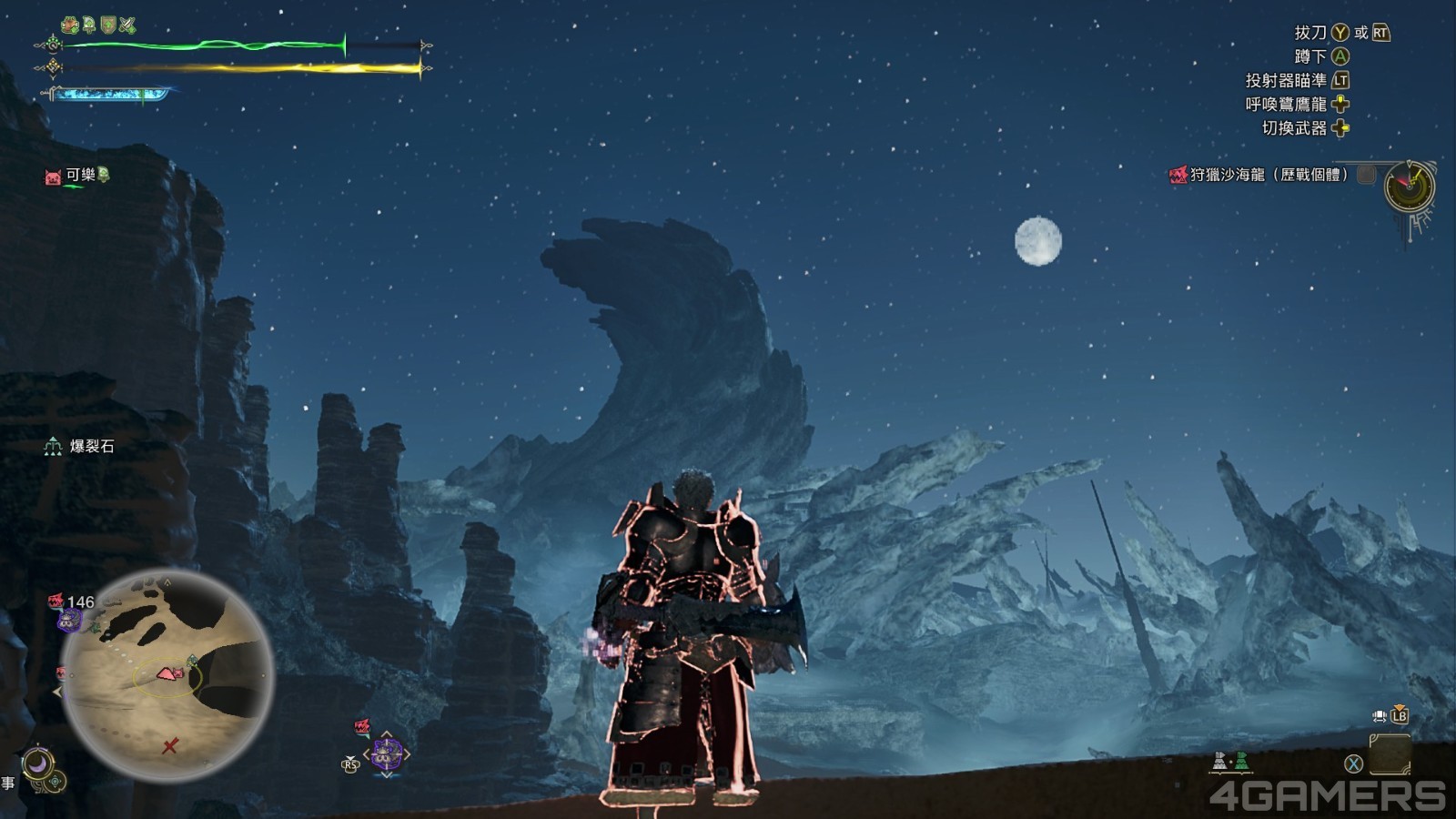Click the purple monster icon in the radial selector
The width and height of the screenshot is (1456, 819).
click(387, 753)
